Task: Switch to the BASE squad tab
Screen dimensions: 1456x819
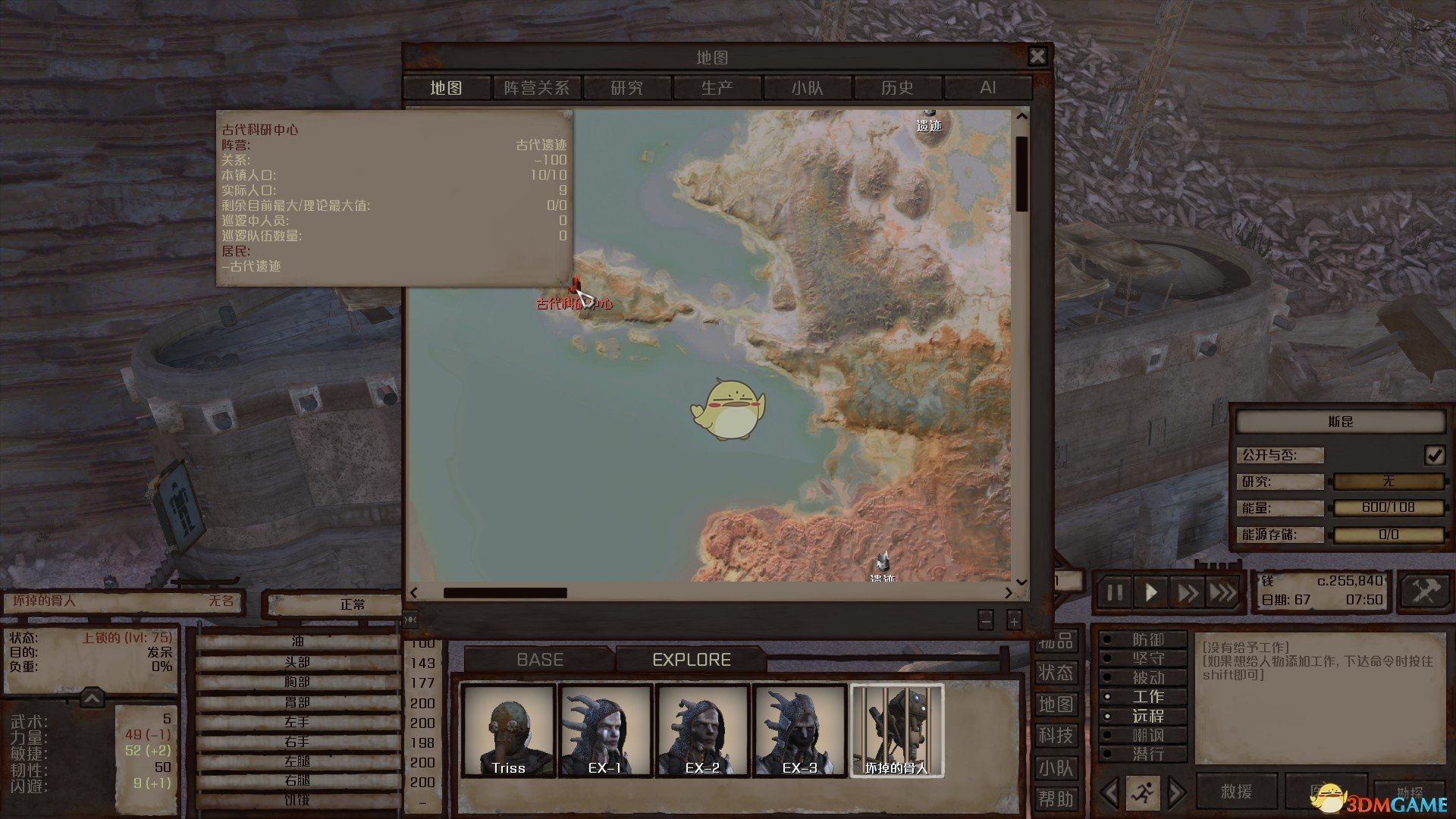Action: pos(540,660)
